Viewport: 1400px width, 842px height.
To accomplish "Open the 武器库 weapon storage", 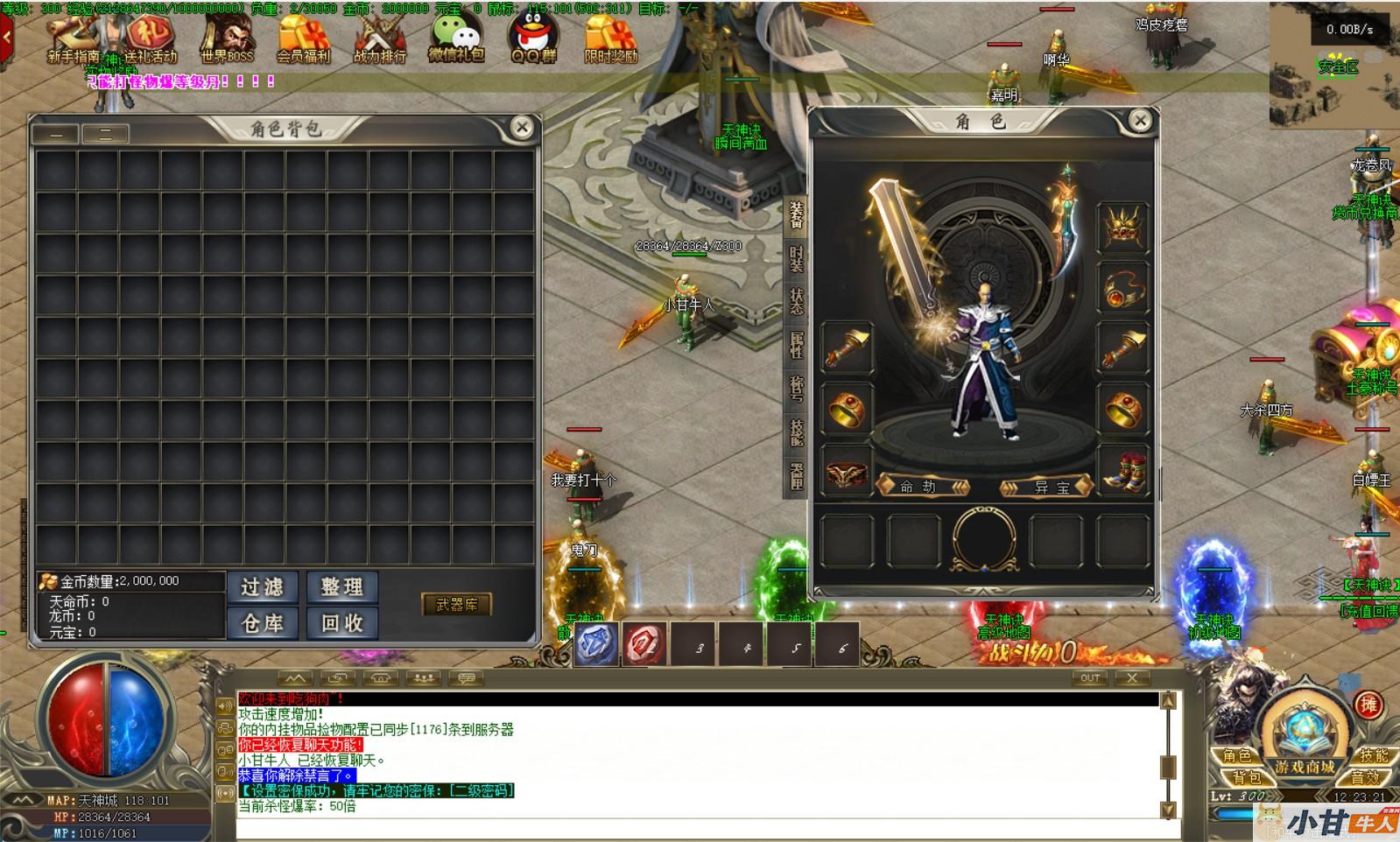I will tap(457, 605).
